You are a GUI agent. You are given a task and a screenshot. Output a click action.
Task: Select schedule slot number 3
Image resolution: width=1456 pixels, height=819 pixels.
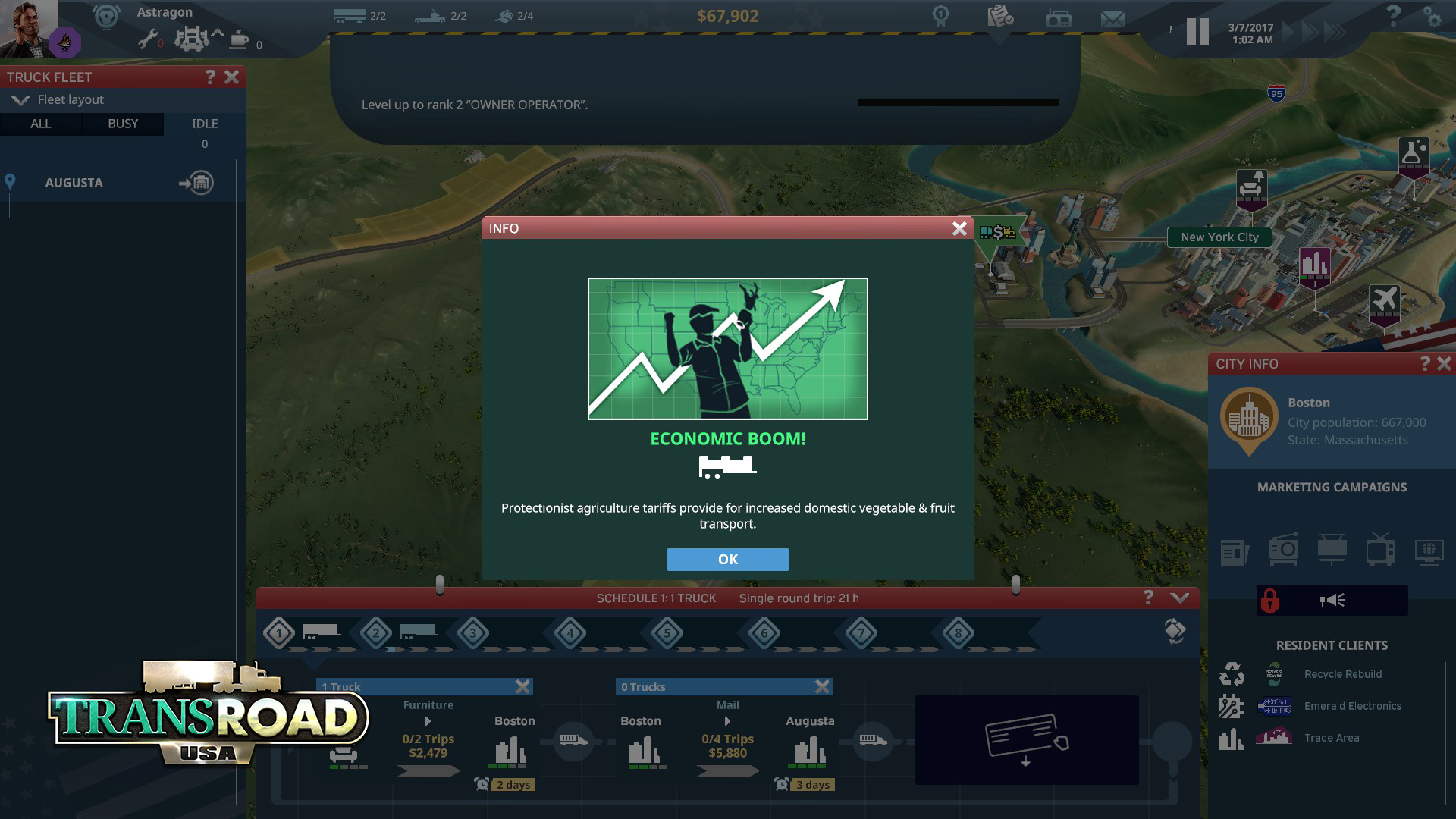473,633
